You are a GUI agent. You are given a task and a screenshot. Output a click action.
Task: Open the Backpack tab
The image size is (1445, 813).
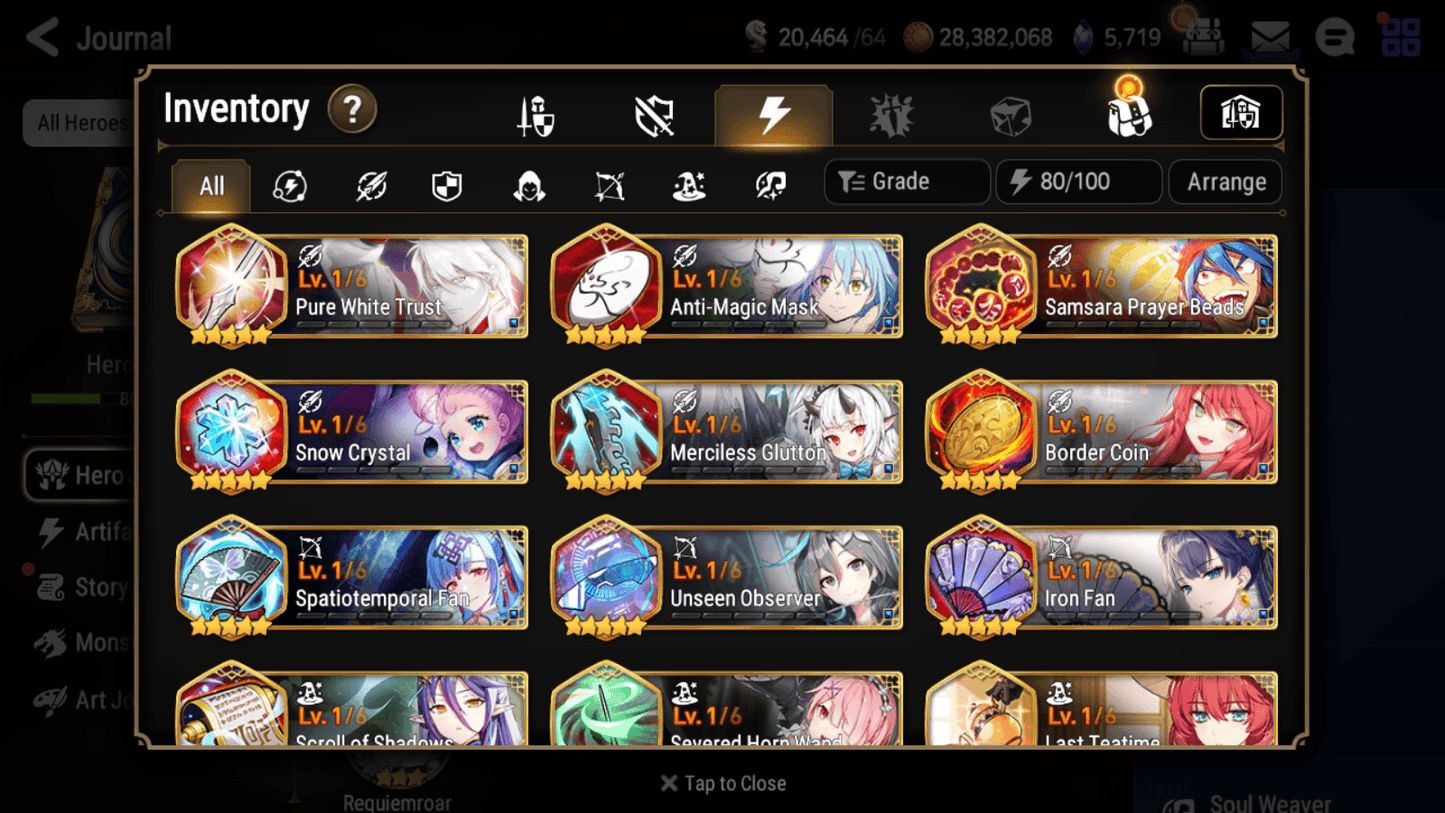click(x=1130, y=114)
